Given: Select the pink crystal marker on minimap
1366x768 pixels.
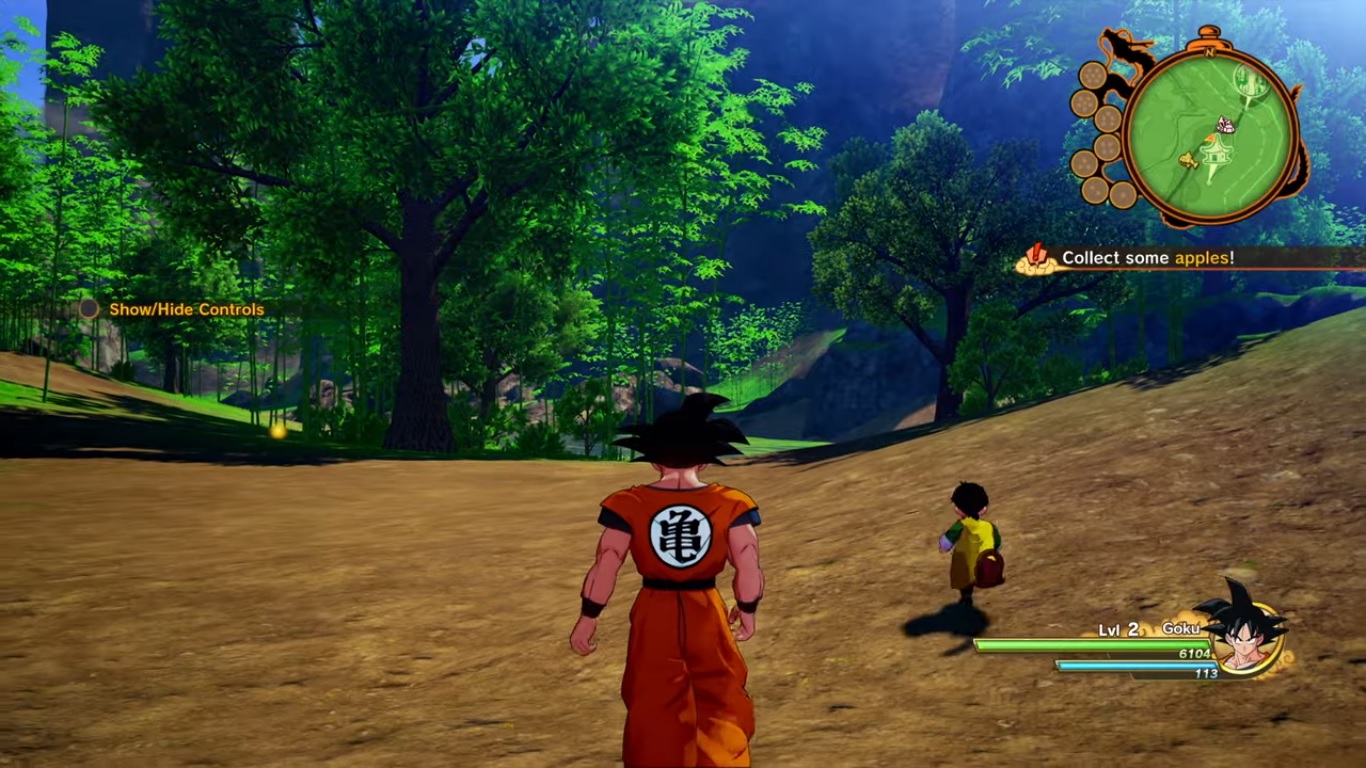Looking at the screenshot, I should (x=1225, y=126).
